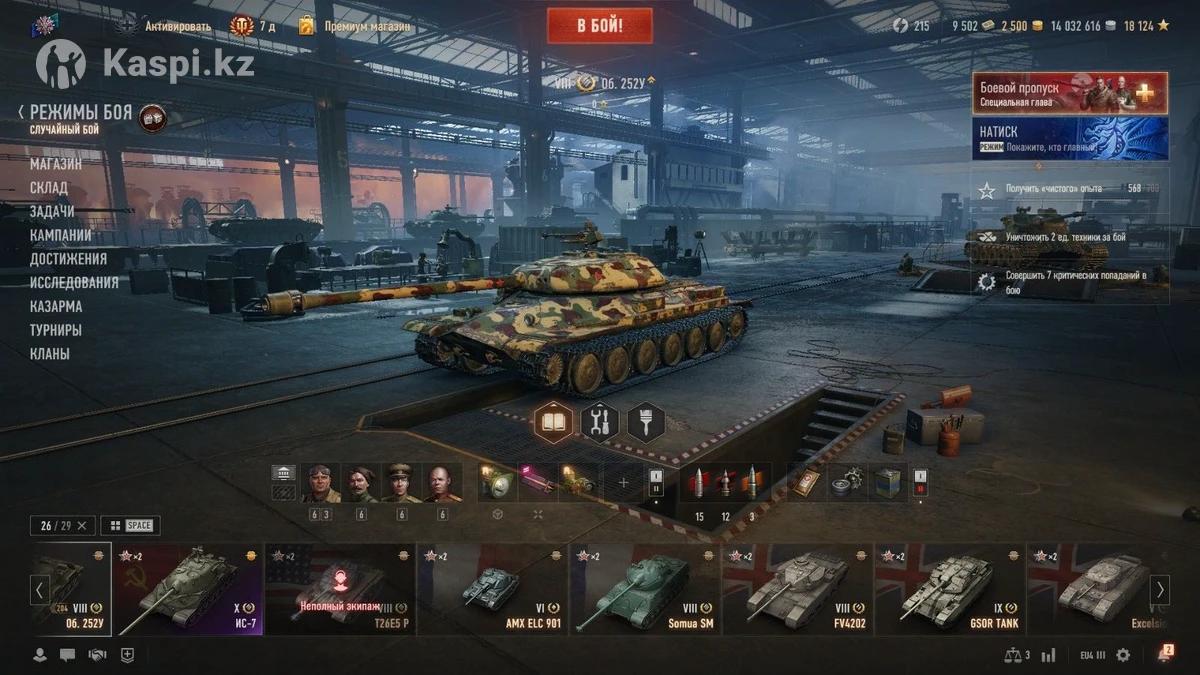1200x675 pixels.
Task: Select the ИС-7 tank in carousel
Action: (189, 591)
